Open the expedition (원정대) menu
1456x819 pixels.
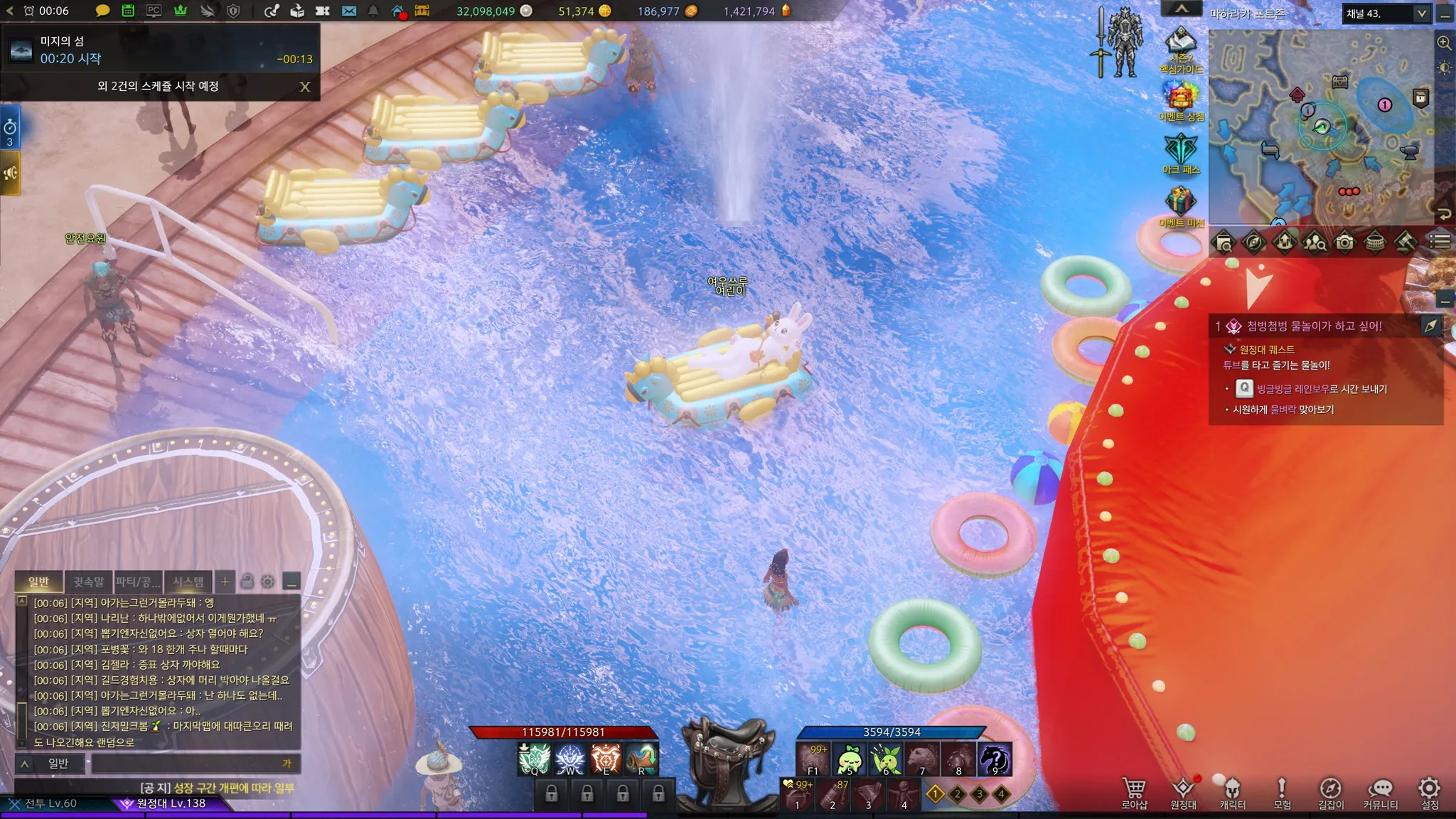pyautogui.click(x=1183, y=791)
